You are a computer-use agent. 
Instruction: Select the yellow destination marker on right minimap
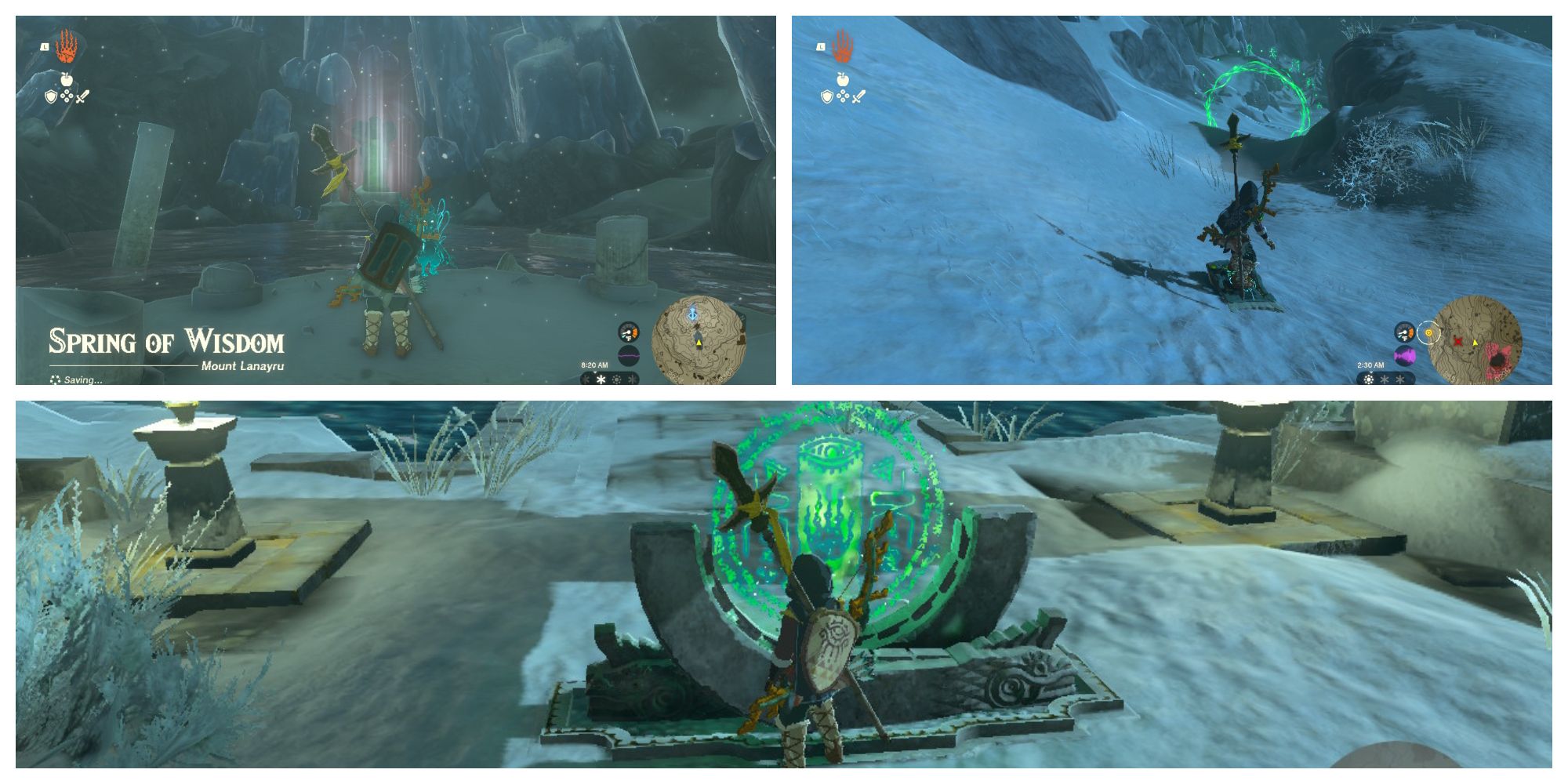[x=1475, y=342]
